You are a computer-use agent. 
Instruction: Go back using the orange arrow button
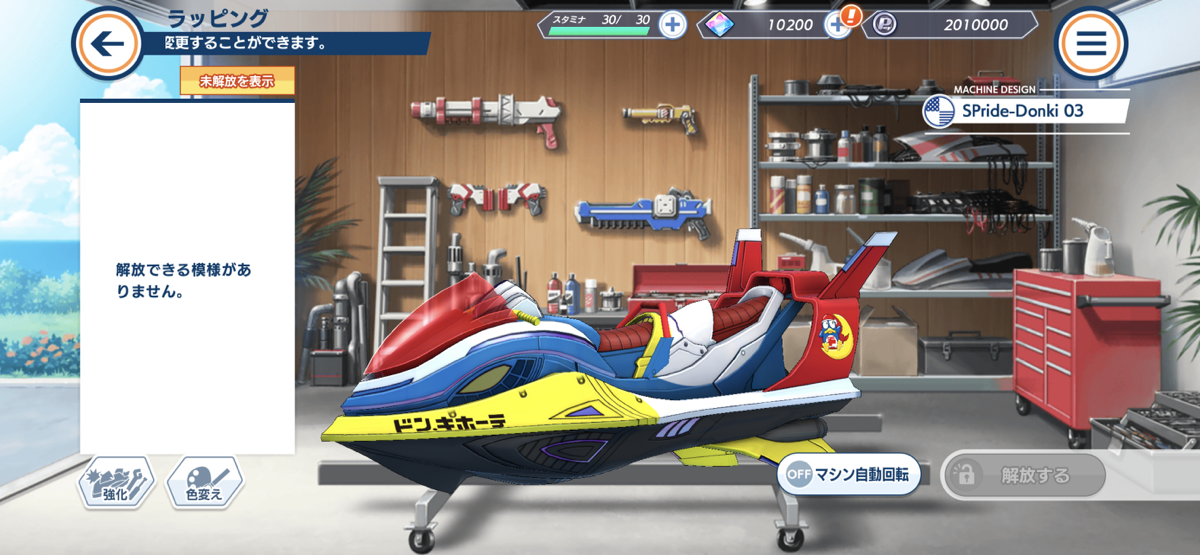point(108,43)
